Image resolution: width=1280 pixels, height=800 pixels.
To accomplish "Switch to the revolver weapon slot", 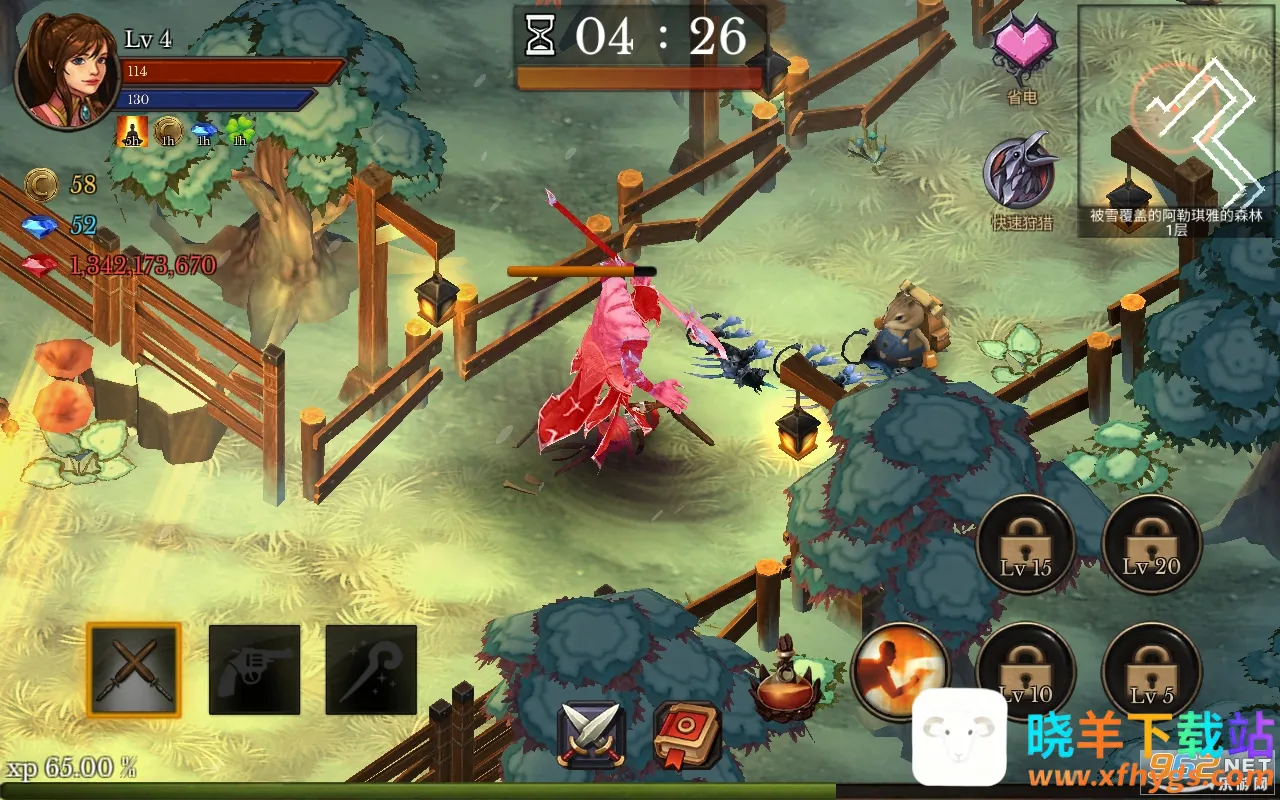I will (x=254, y=669).
